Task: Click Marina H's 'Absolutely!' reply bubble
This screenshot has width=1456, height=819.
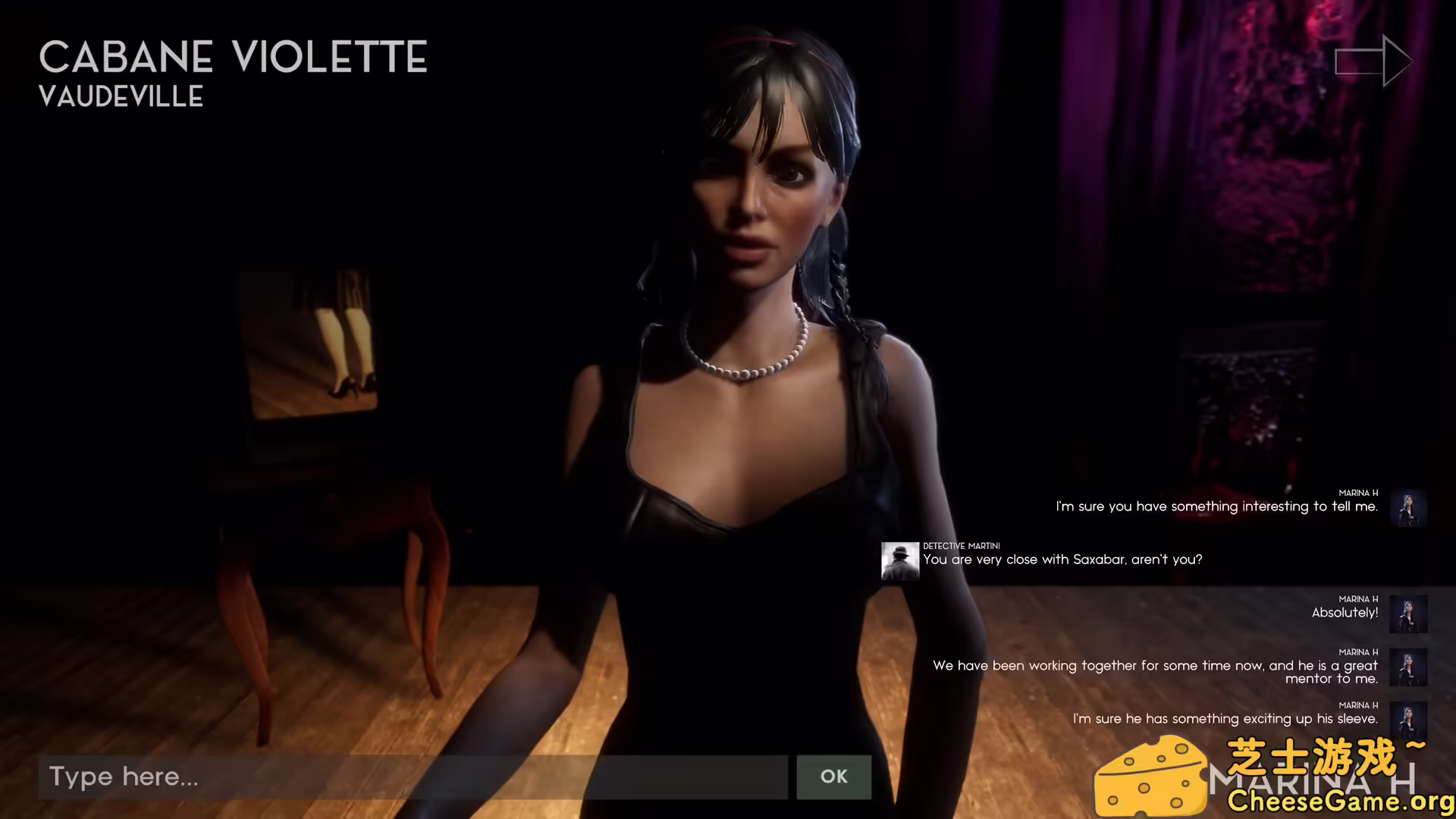Action: 1345,613
